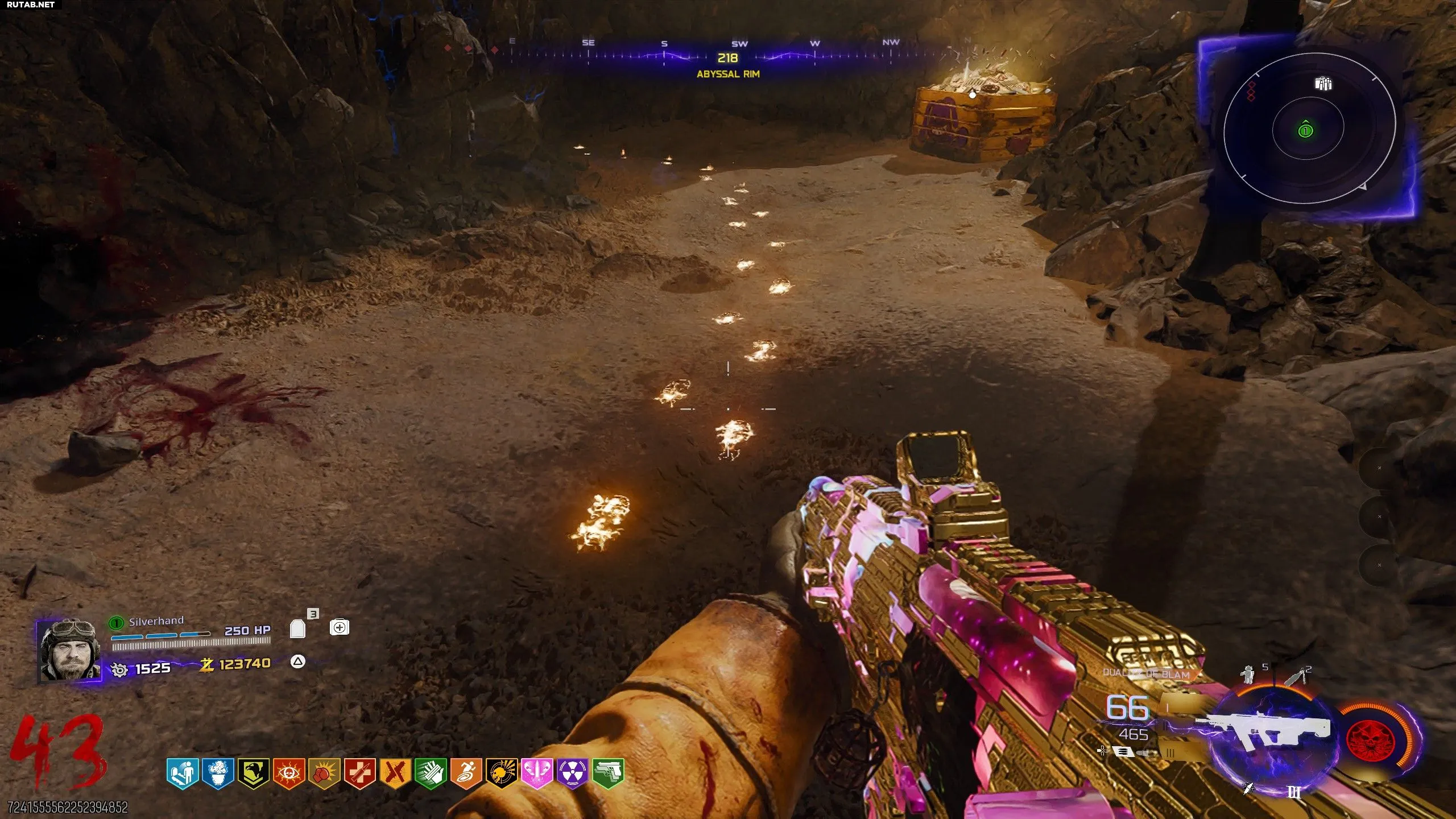1456x819 pixels.
Task: Click the purple radiation symbol perk
Action: point(572,773)
